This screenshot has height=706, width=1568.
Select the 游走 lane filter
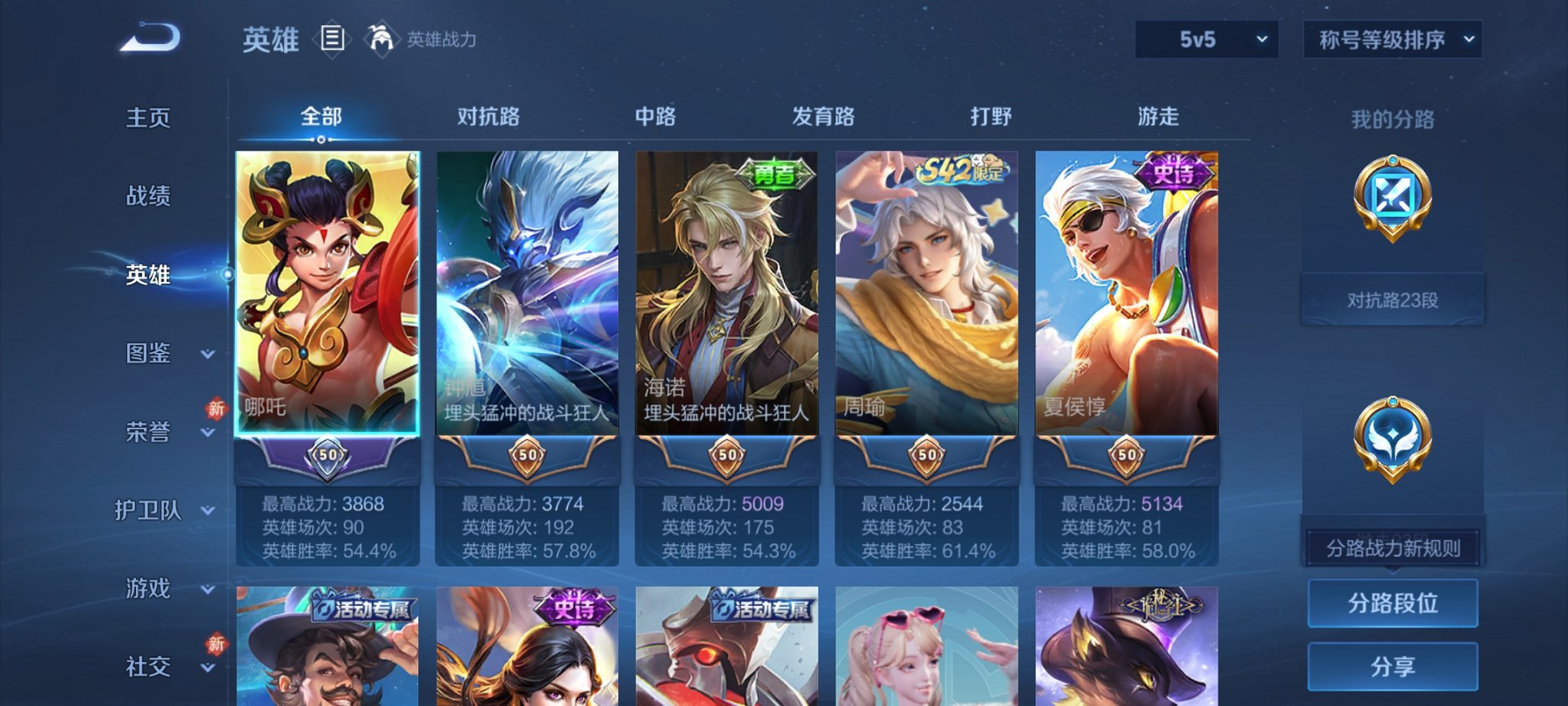pyautogui.click(x=1161, y=116)
